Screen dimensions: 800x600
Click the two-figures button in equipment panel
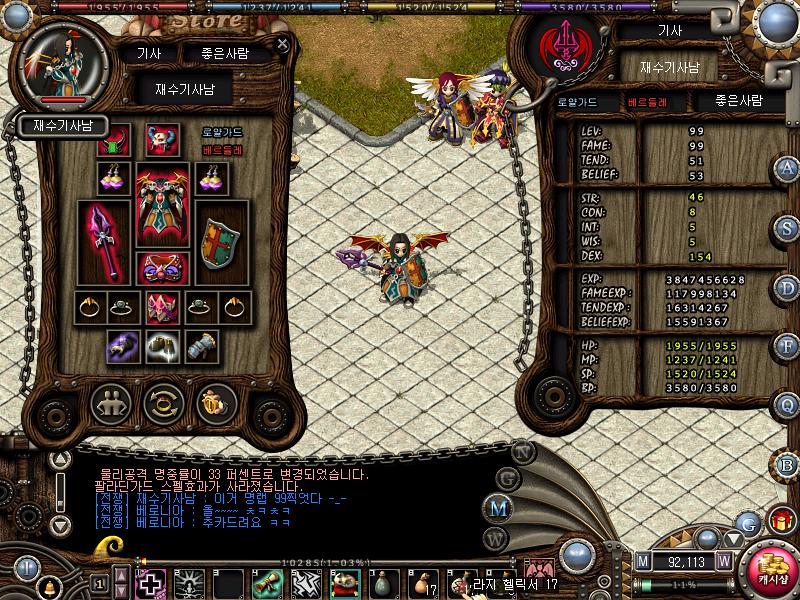click(111, 404)
